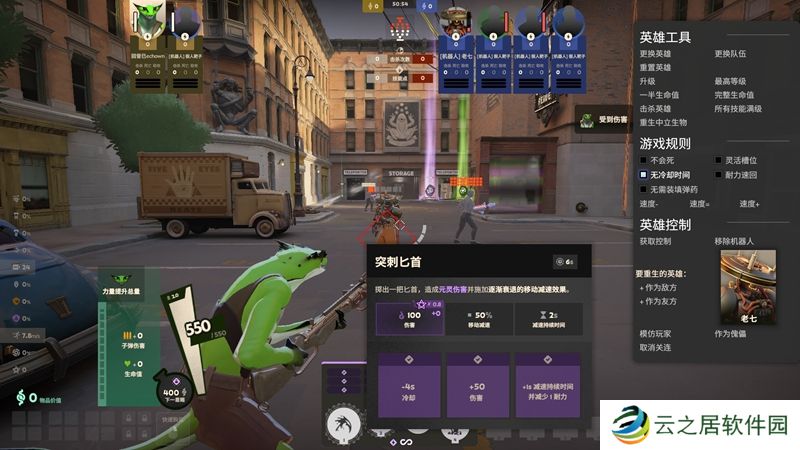This screenshot has height=450, width=800.
Task: Set health to half with 一半生命值
Action: [x=661, y=95]
